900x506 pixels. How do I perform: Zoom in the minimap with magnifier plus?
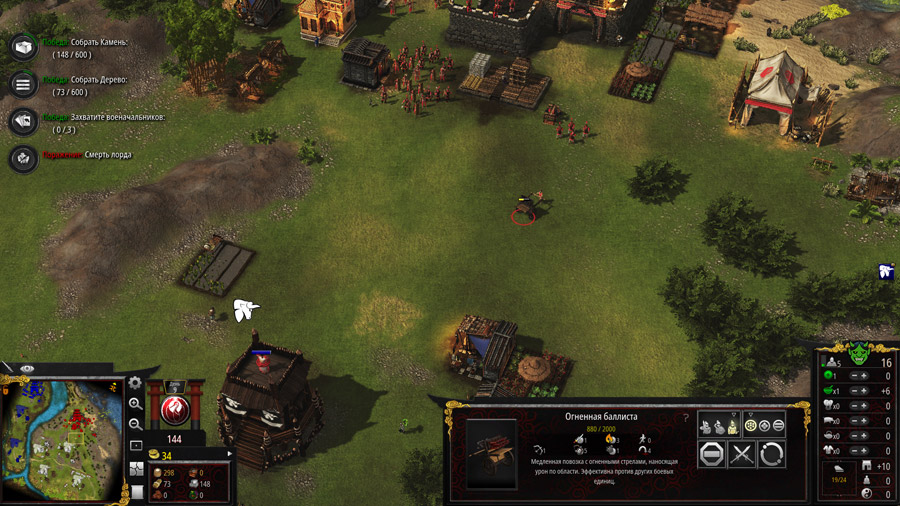click(136, 404)
